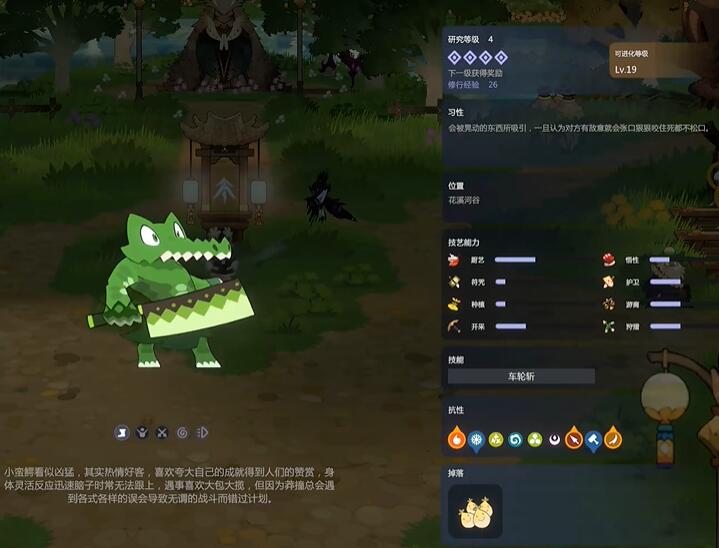Viewport: 719px width, 548px height.
Task: Select the highlighted first trait icon
Action: (122, 433)
